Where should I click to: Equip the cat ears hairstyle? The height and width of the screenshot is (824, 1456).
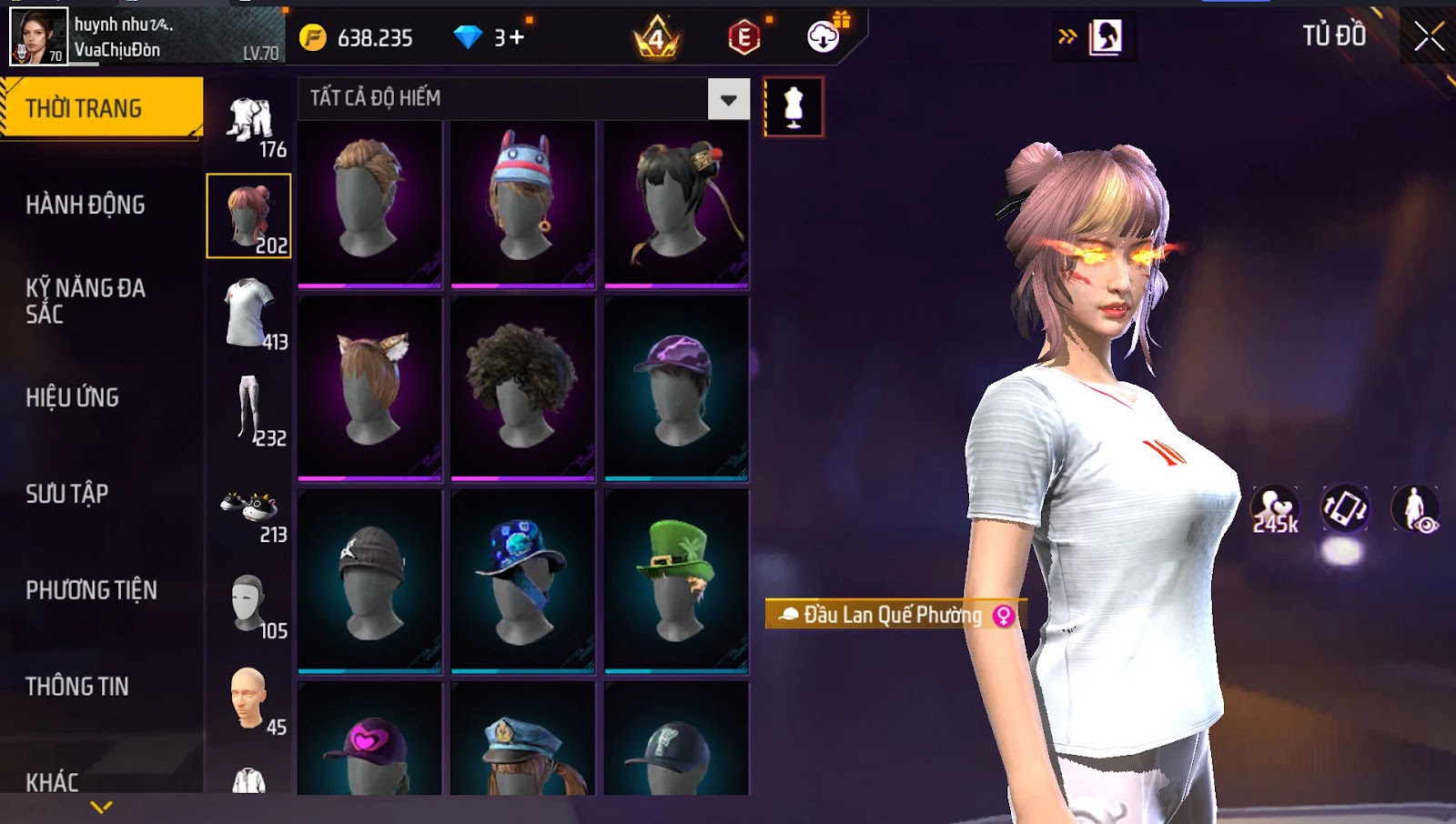(369, 387)
